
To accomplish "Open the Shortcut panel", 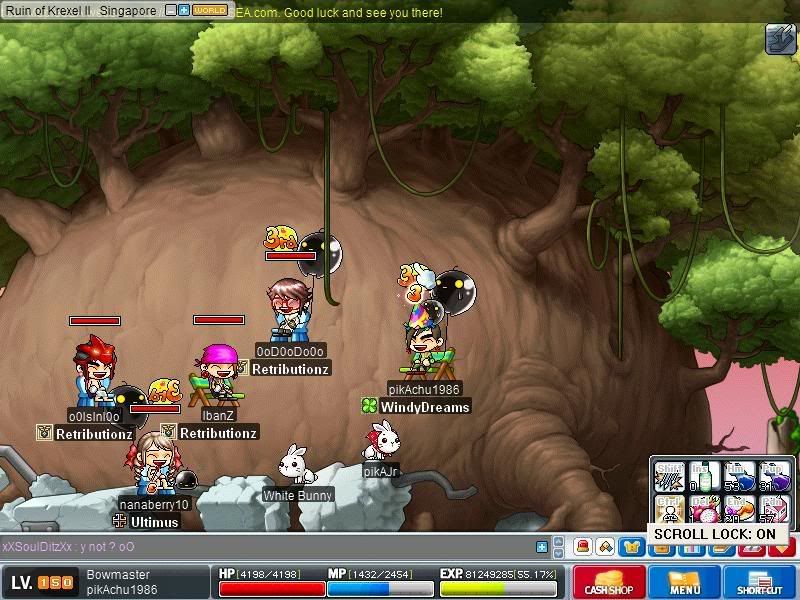I will click(760, 582).
